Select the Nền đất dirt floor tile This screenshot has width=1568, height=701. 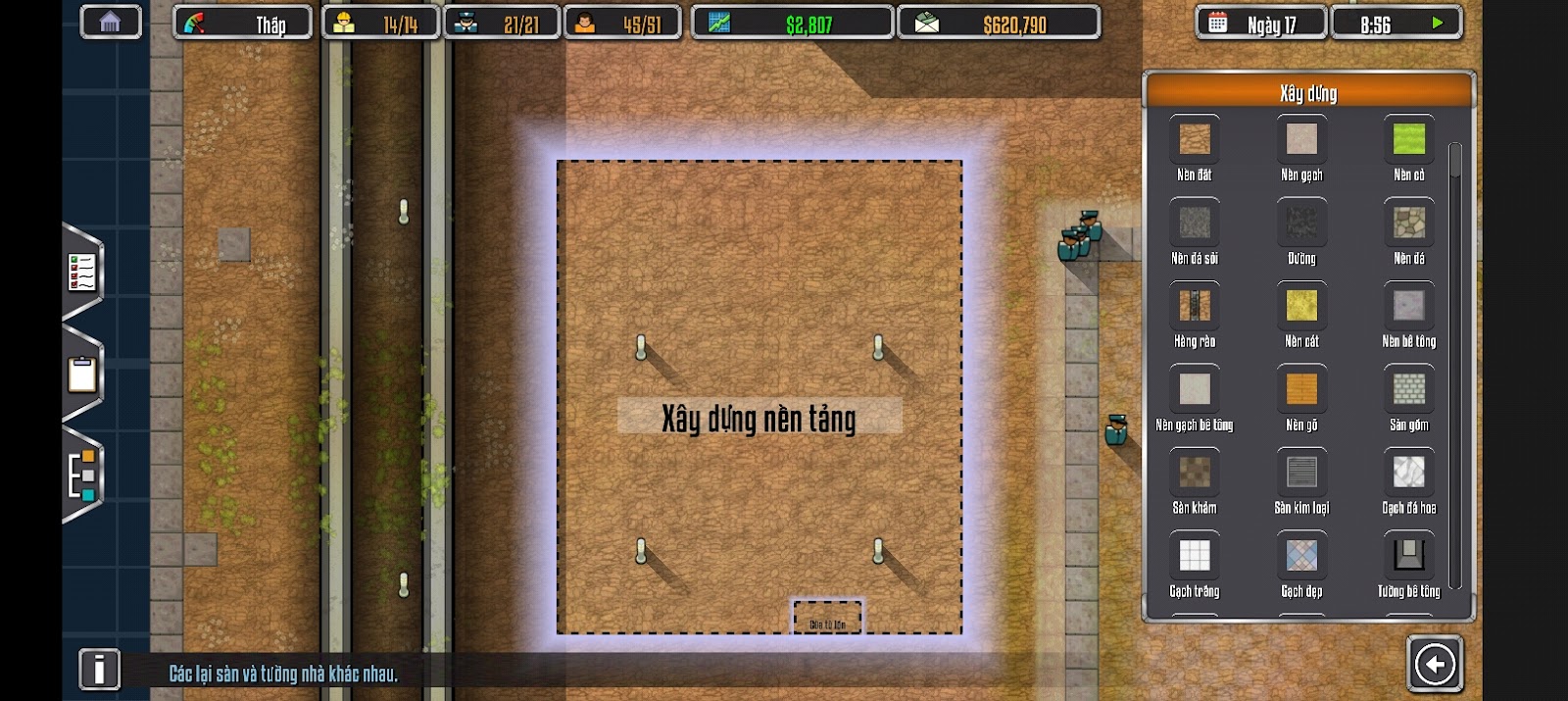click(1194, 139)
